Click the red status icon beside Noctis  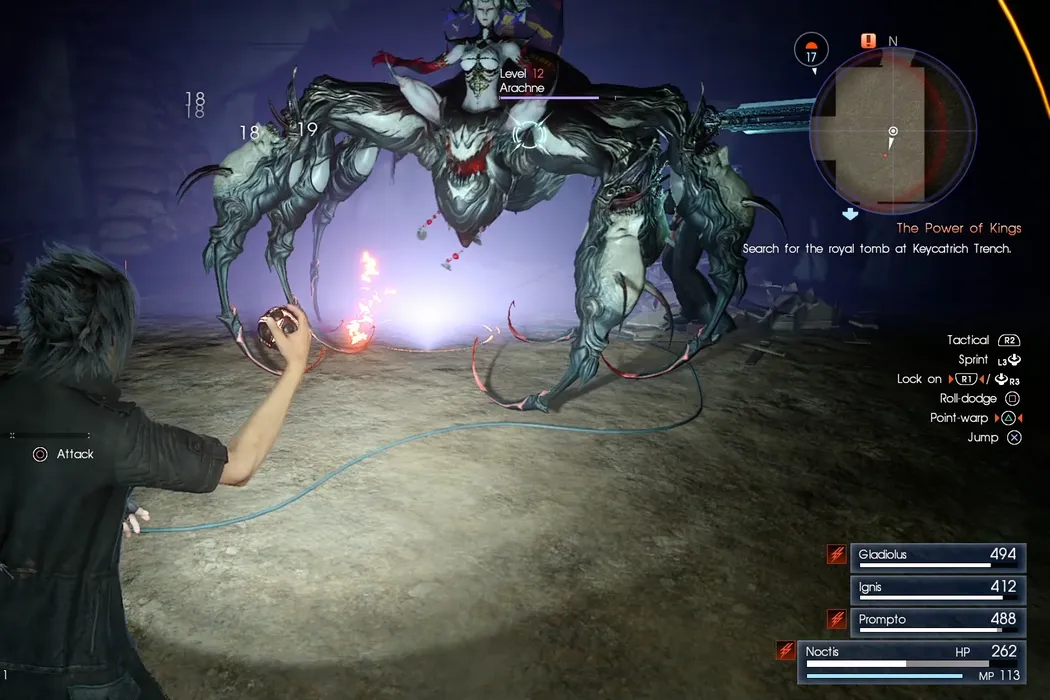tap(786, 651)
